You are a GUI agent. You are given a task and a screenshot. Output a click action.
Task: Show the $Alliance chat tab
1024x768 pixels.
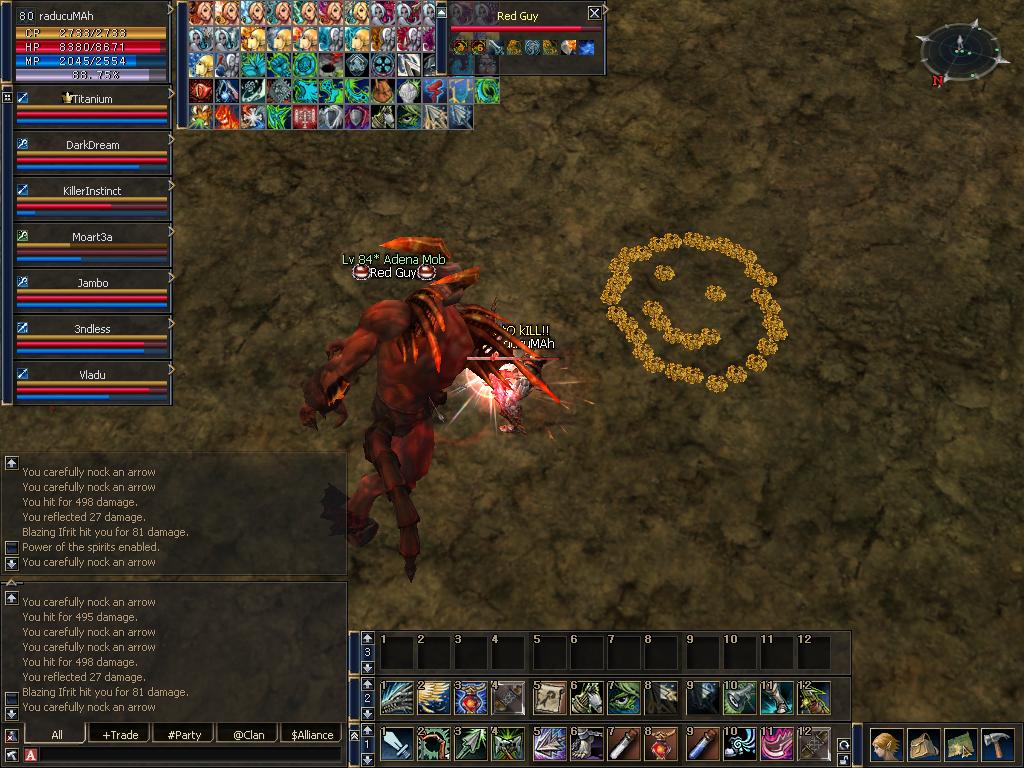pos(312,734)
